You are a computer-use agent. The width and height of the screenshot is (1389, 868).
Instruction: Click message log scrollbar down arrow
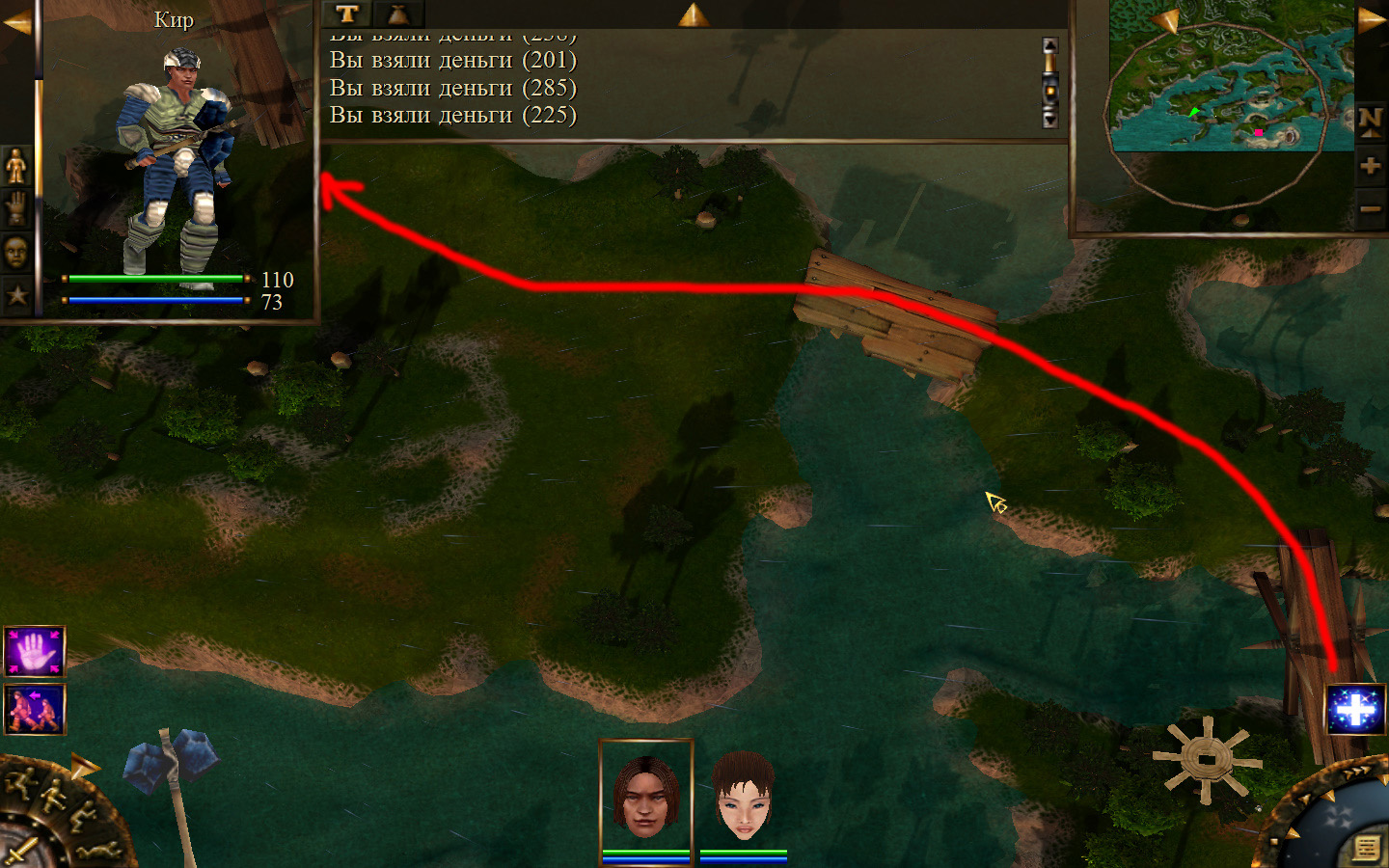coord(1050,120)
